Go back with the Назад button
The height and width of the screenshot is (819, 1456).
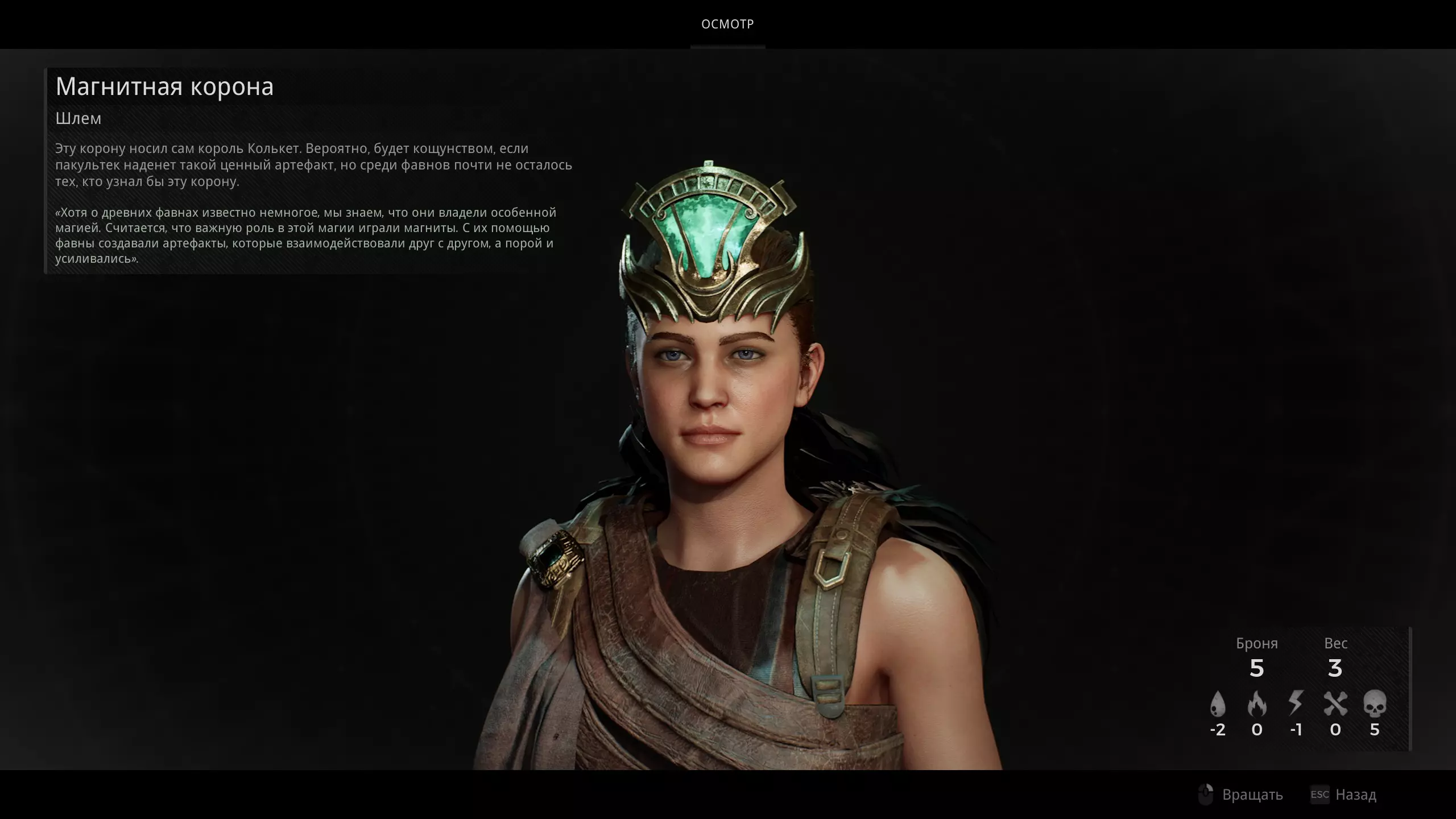1343,795
